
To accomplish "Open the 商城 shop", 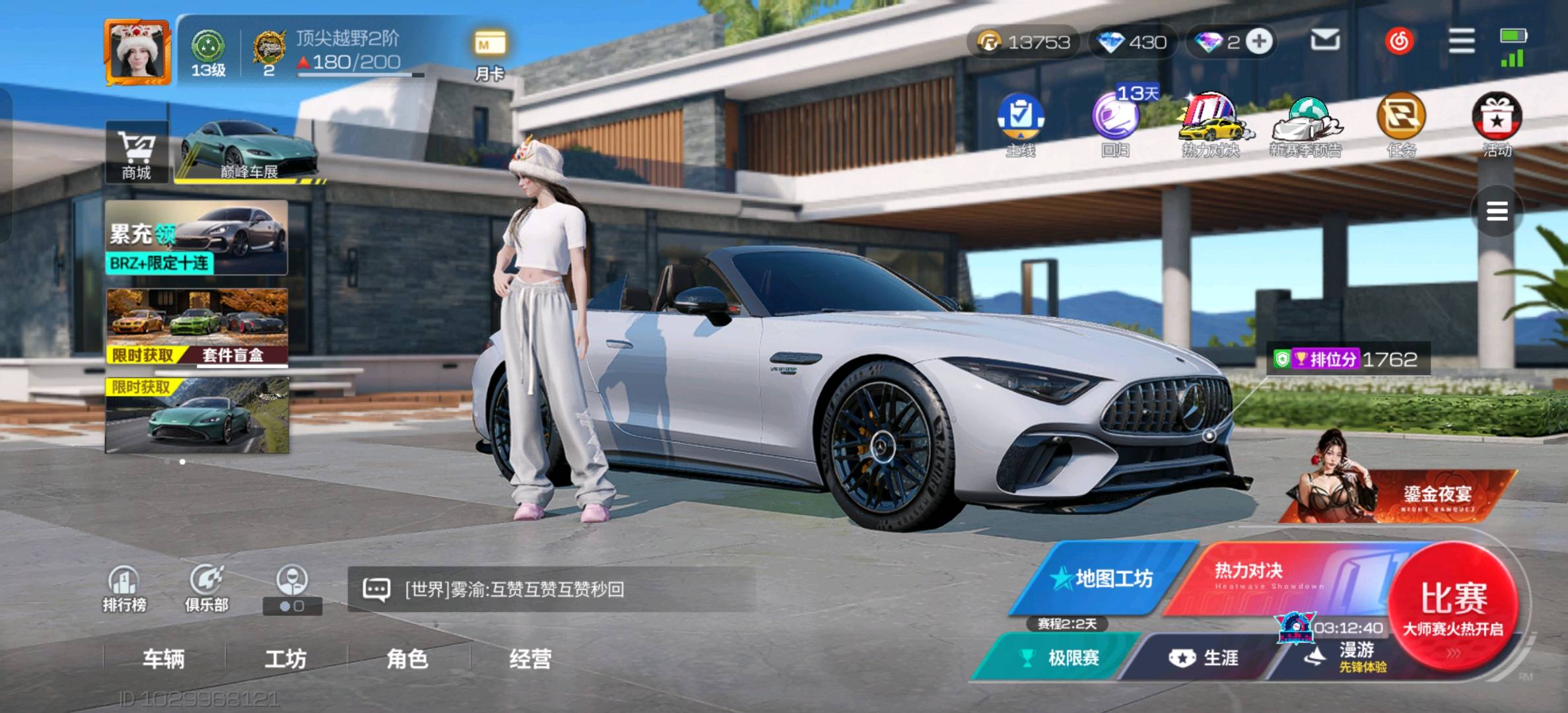I will [137, 153].
